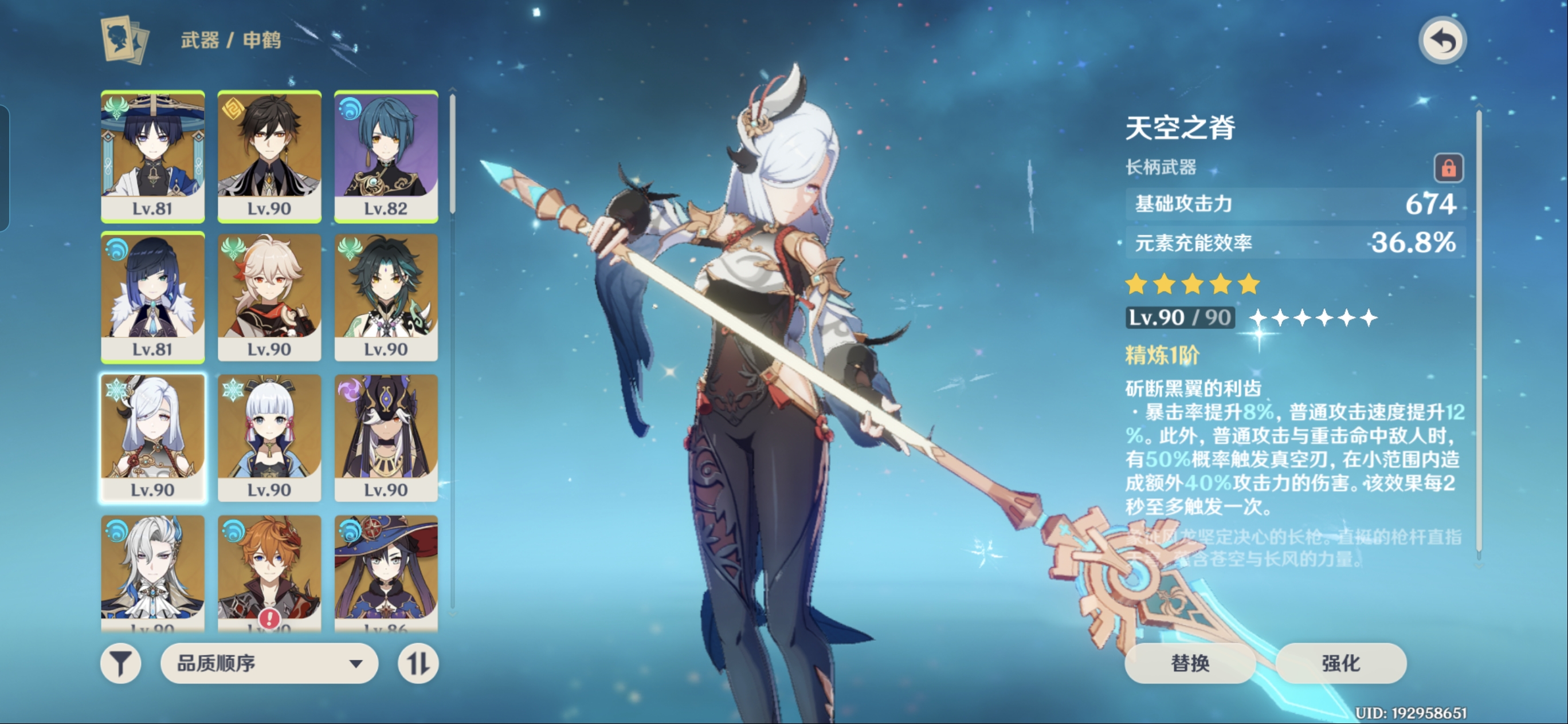The image size is (1568, 724).
Task: Select Kazuha's character portrait
Action: pos(269,297)
